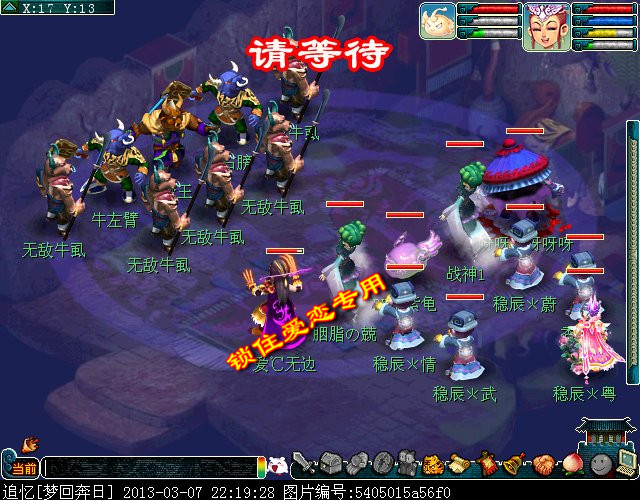
Task: Open the computer system menu icon
Action: click(625, 462)
